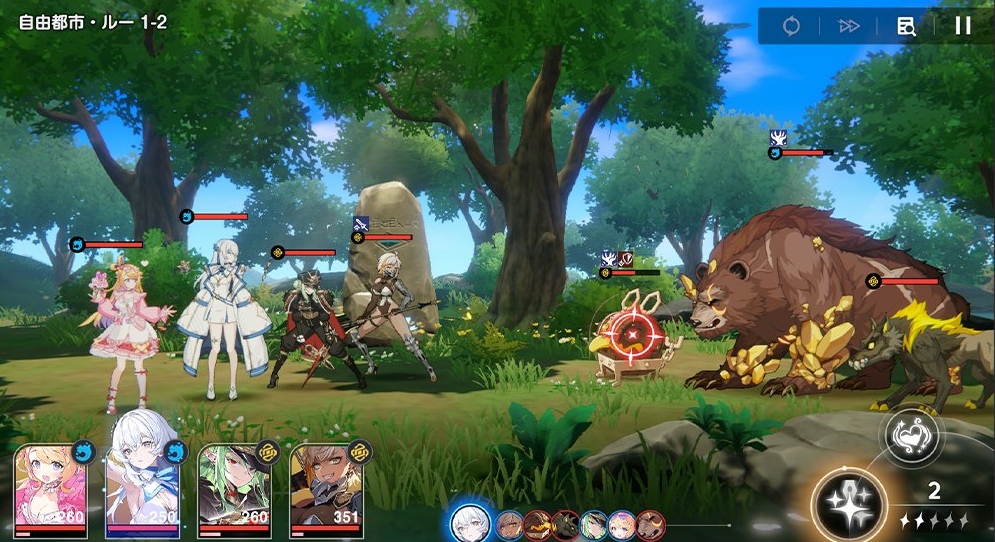Viewport: 995px width, 542px height.
Task: Pause the battle
Action: click(x=962, y=26)
